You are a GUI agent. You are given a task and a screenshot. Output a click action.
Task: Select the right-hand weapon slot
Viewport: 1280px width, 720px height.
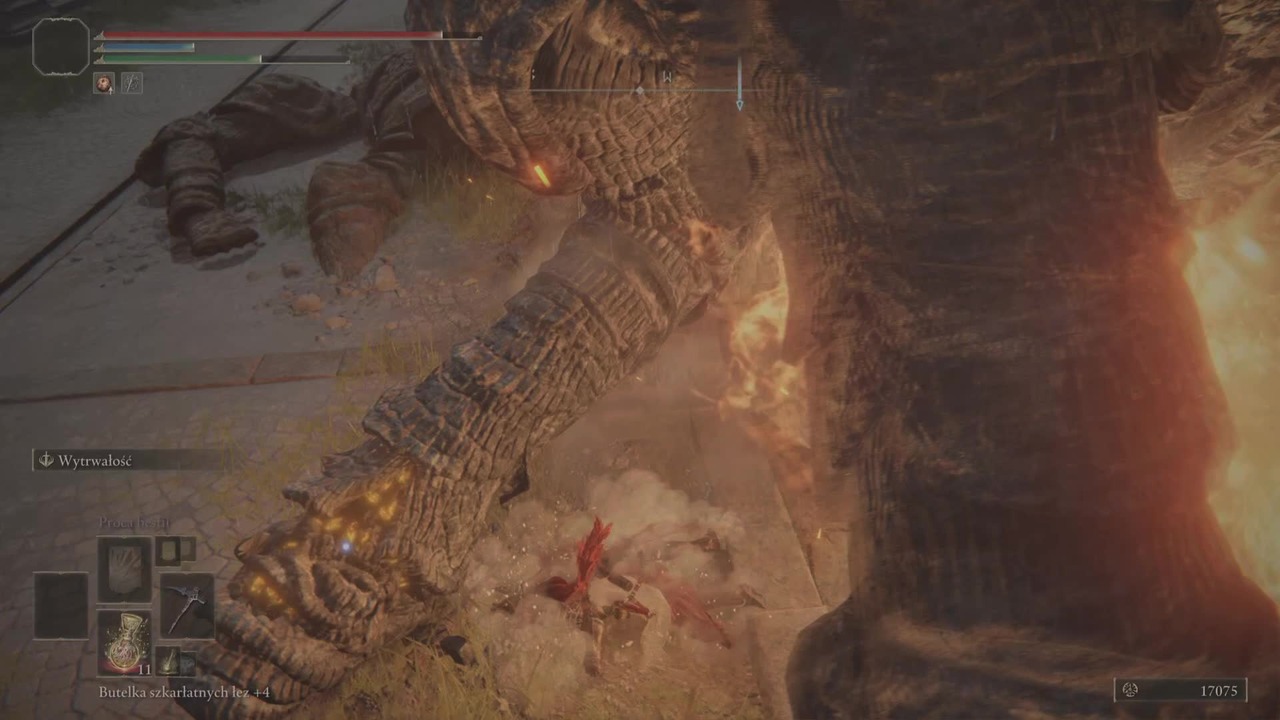(x=187, y=606)
